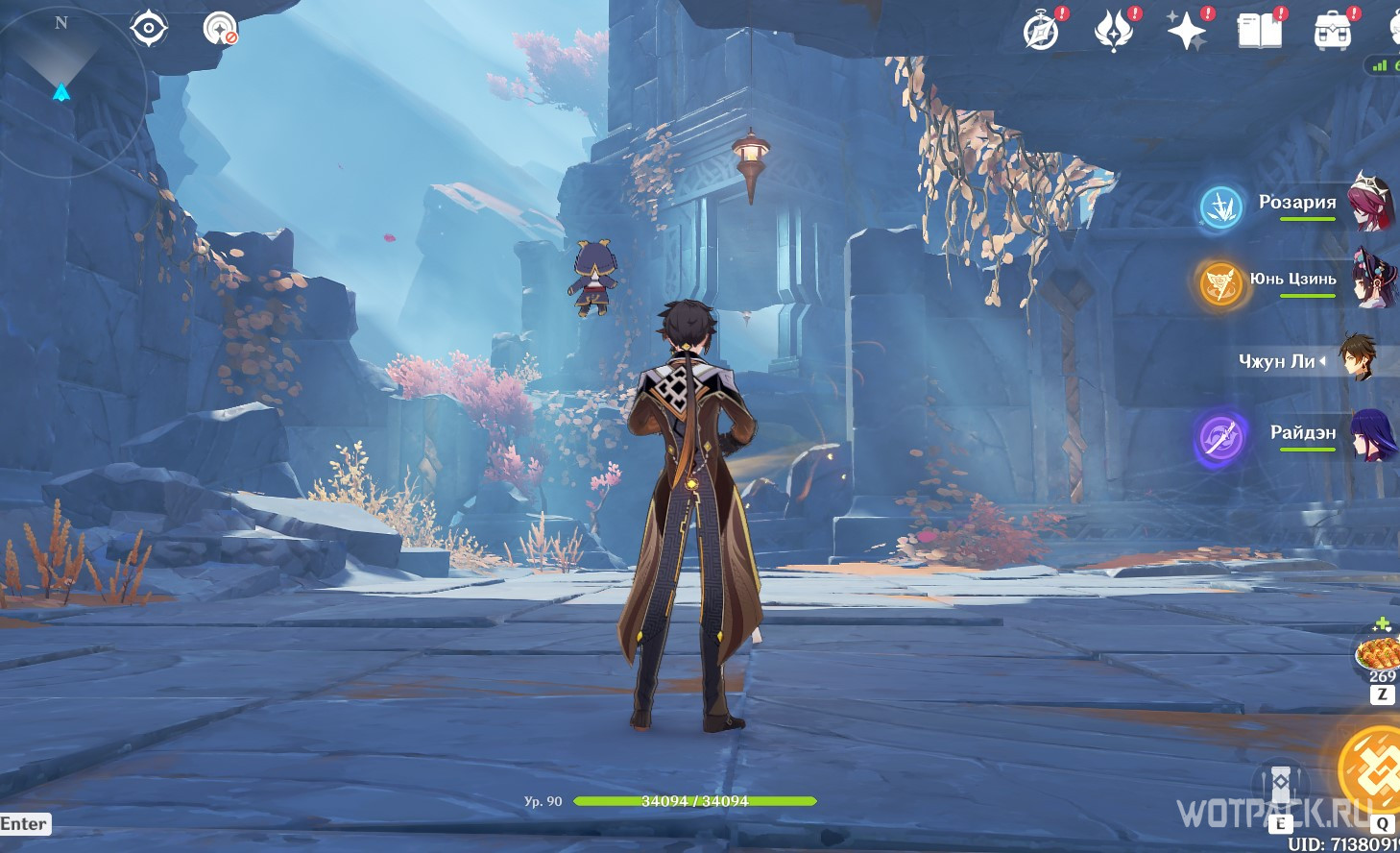Trigger Райдэн's purple burst icon
Screen dimensions: 1400x853
tap(1220, 438)
